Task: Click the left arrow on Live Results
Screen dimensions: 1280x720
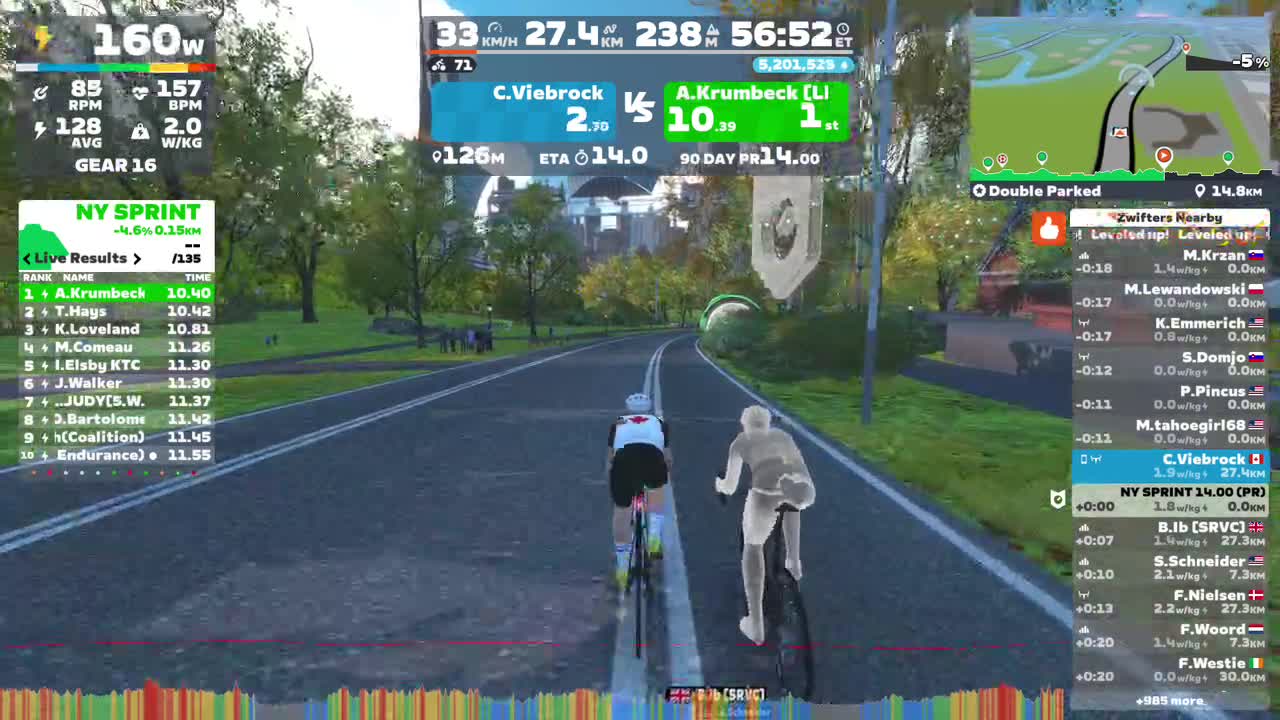Action: pos(25,258)
